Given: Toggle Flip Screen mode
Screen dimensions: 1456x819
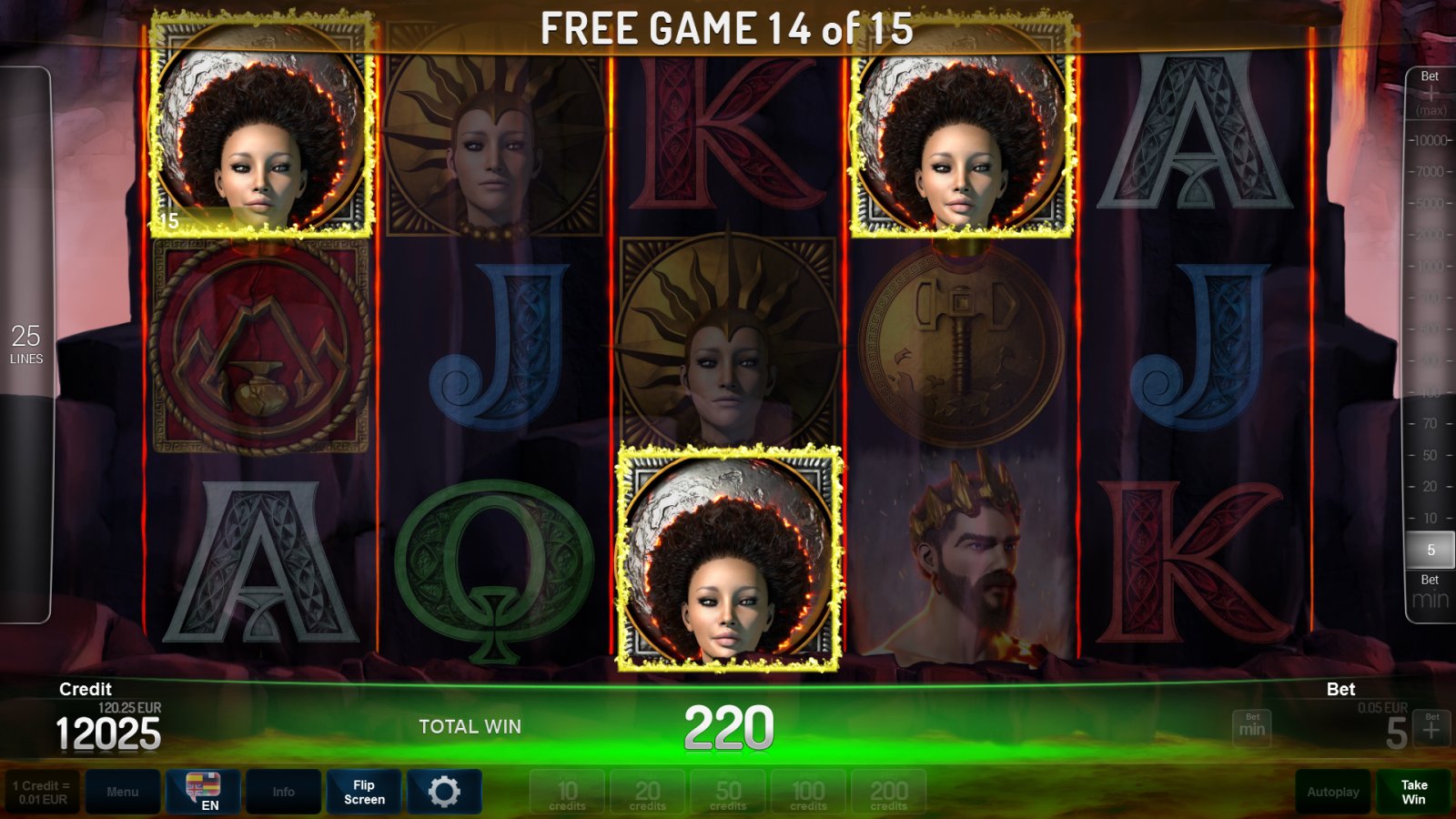Looking at the screenshot, I should pyautogui.click(x=363, y=791).
